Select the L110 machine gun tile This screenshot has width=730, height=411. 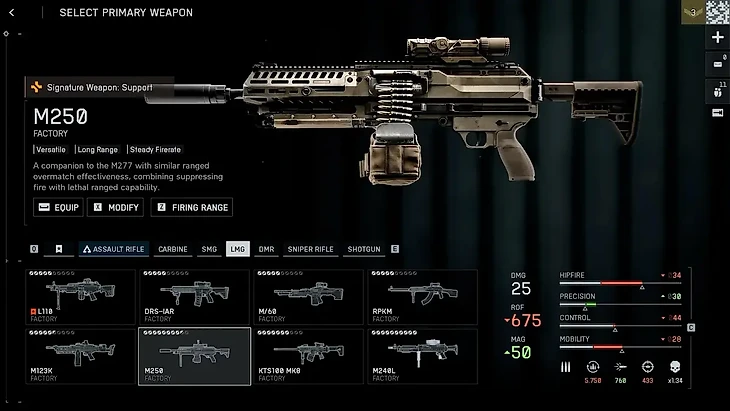click(x=81, y=296)
